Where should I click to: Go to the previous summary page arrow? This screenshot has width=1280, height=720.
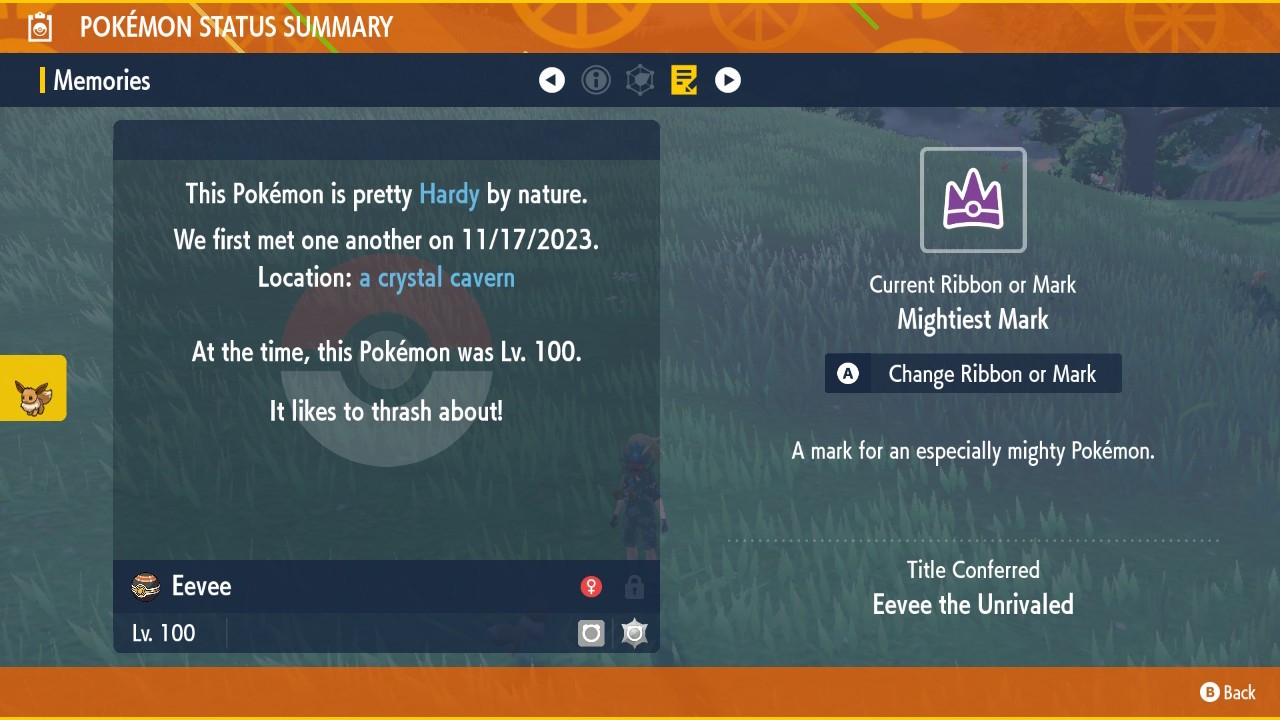point(552,80)
